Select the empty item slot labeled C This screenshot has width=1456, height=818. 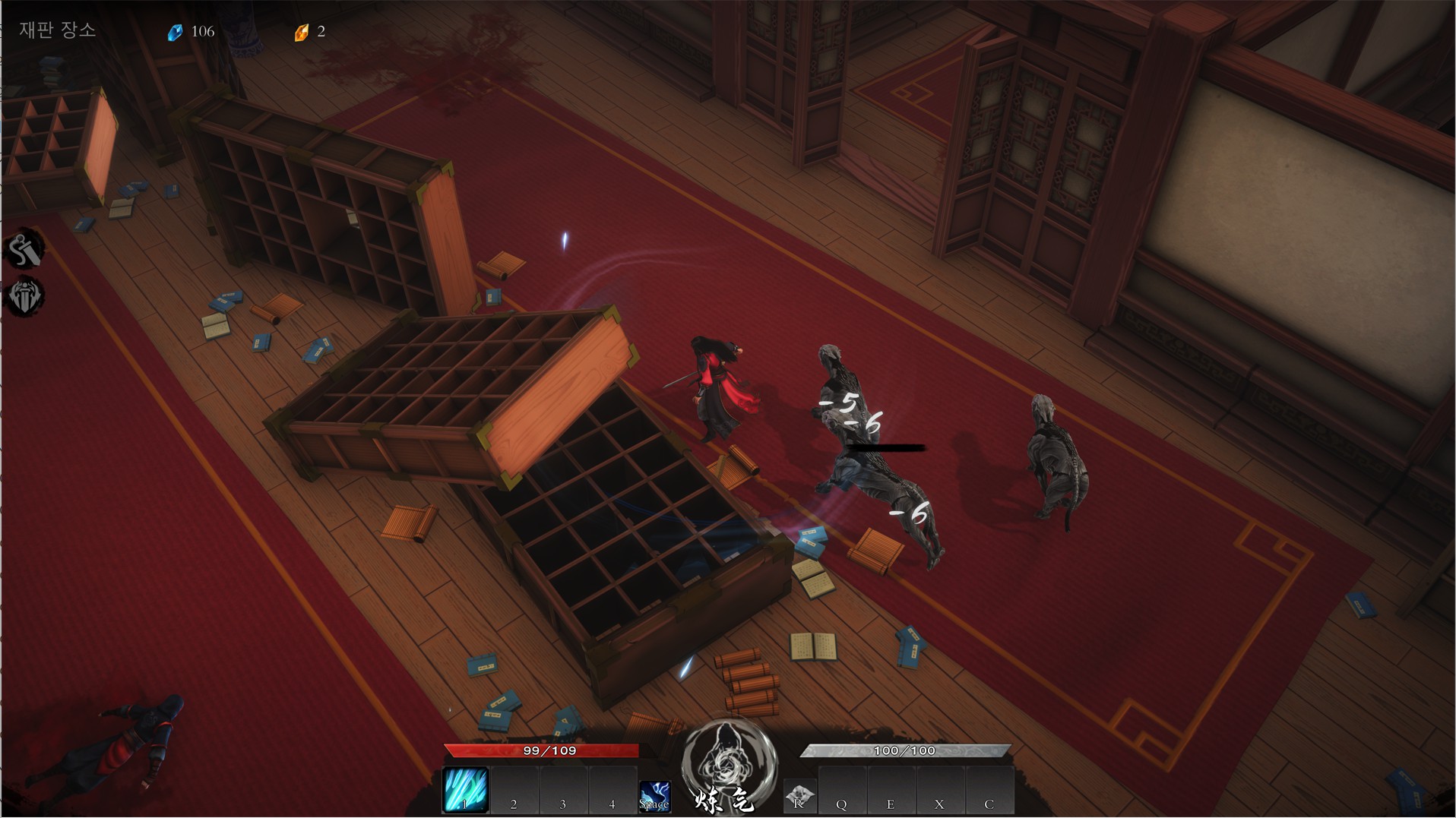[989, 791]
